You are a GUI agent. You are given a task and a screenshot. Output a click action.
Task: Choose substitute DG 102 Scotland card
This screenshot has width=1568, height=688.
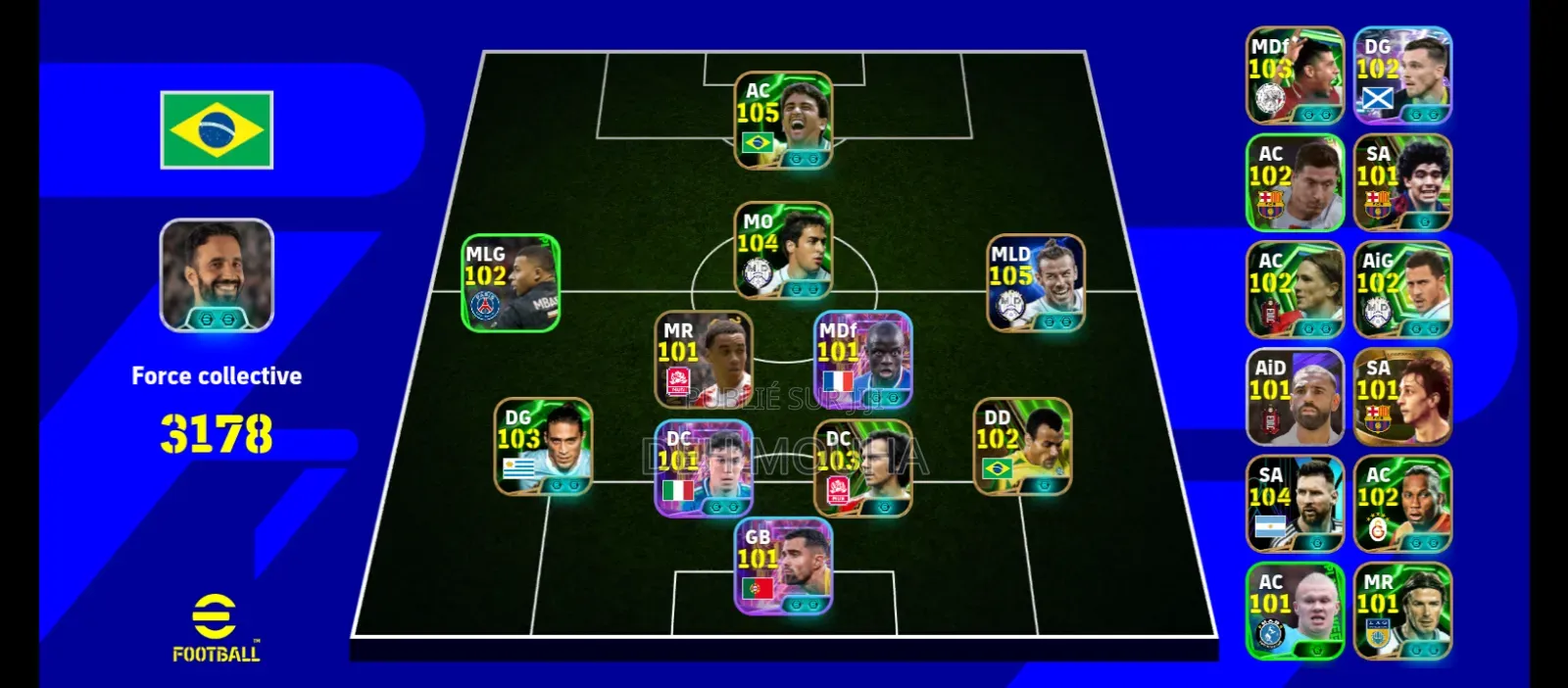1402,75
